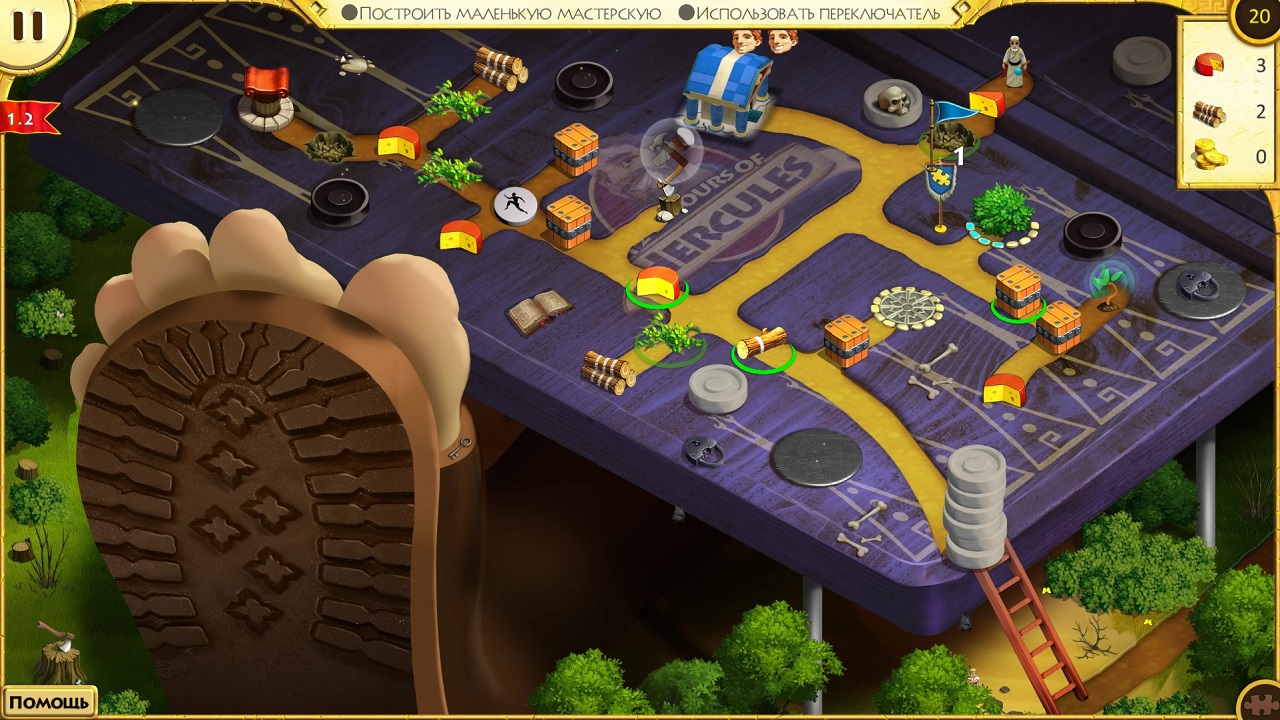Pick up the green-ringed wooden log
This screenshot has width=1280, height=720.
coord(763,345)
